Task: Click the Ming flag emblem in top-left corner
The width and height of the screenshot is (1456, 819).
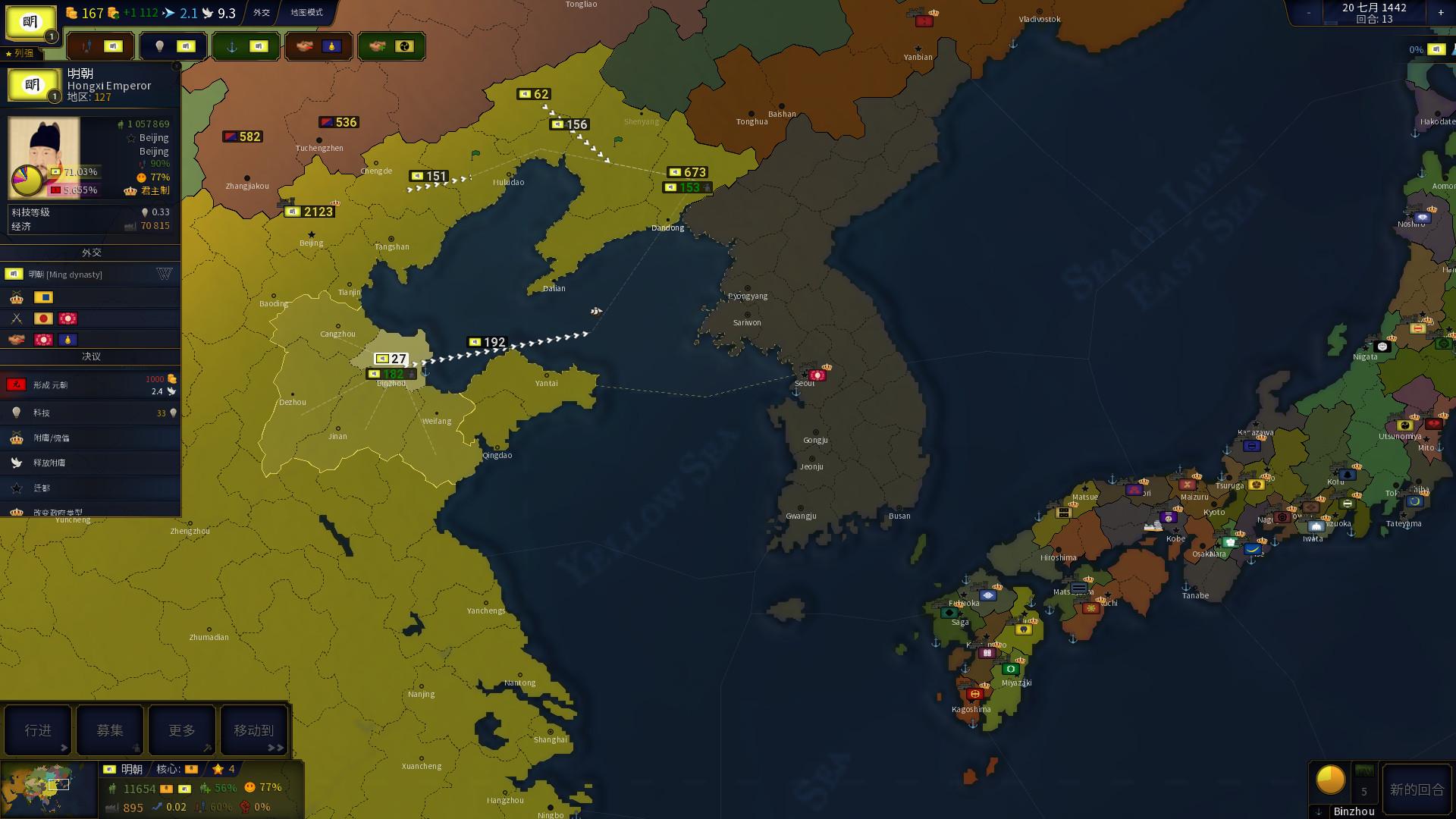Action: [x=31, y=20]
